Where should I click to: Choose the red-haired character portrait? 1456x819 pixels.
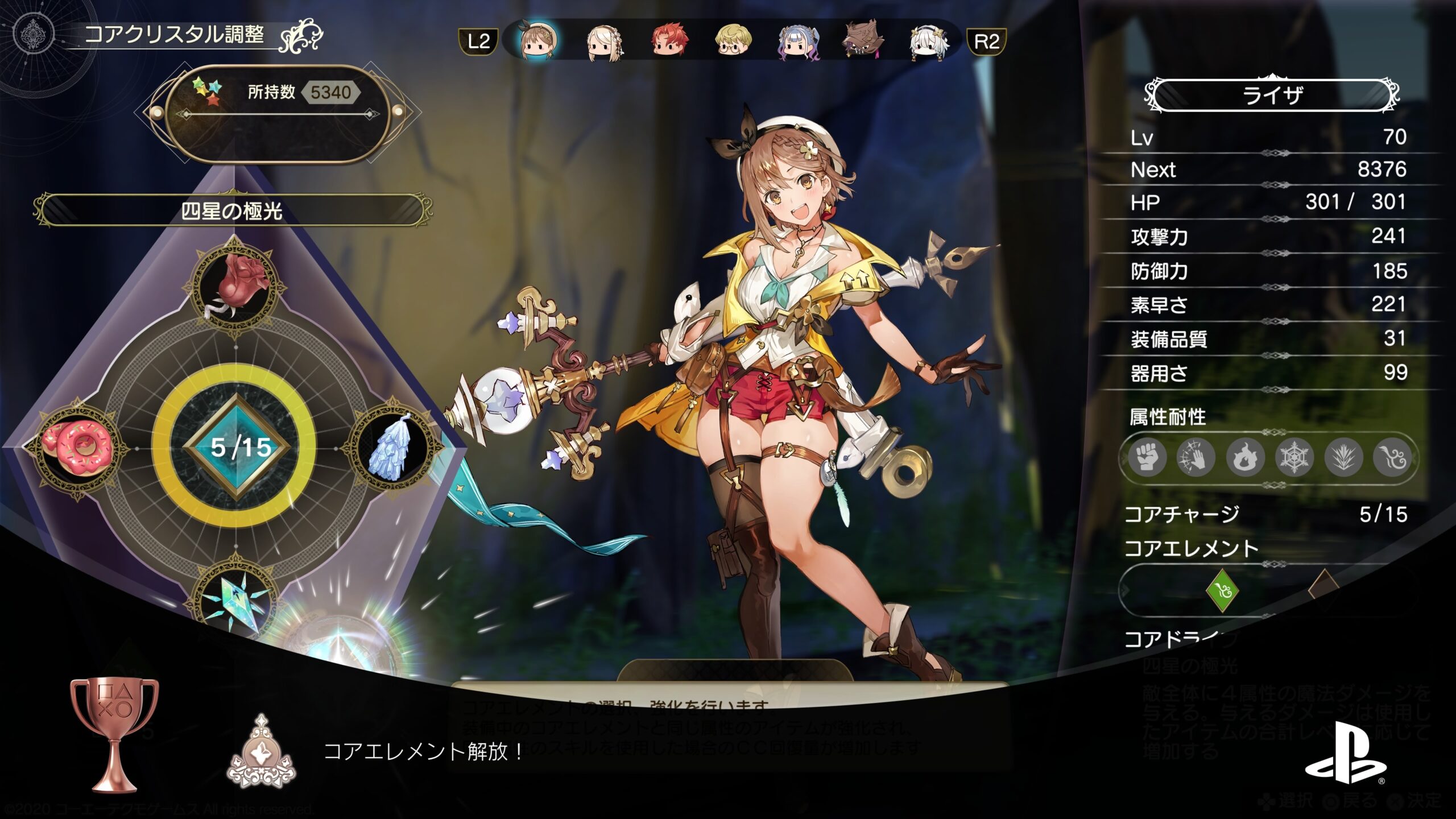[669, 41]
